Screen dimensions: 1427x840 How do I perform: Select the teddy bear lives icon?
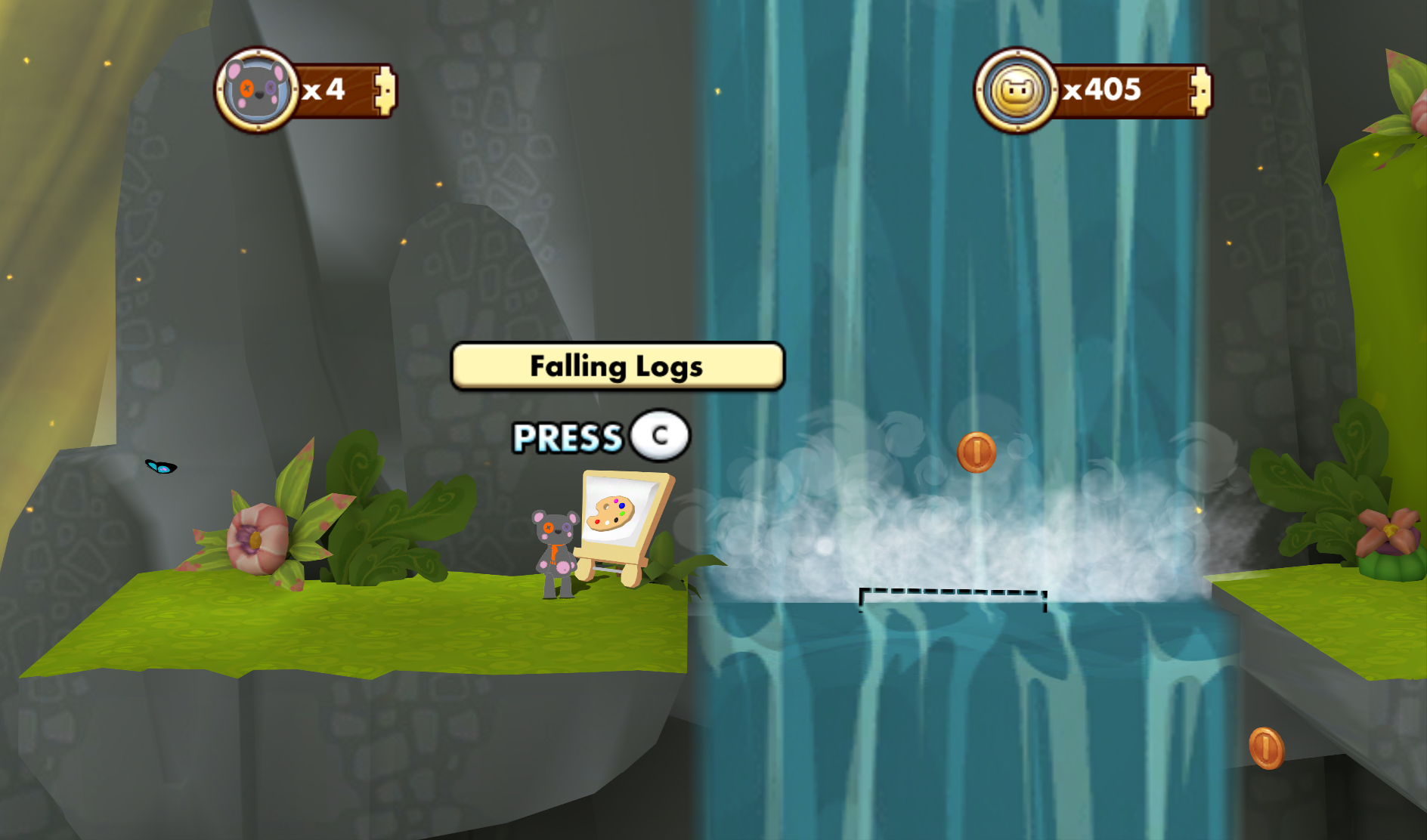257,91
